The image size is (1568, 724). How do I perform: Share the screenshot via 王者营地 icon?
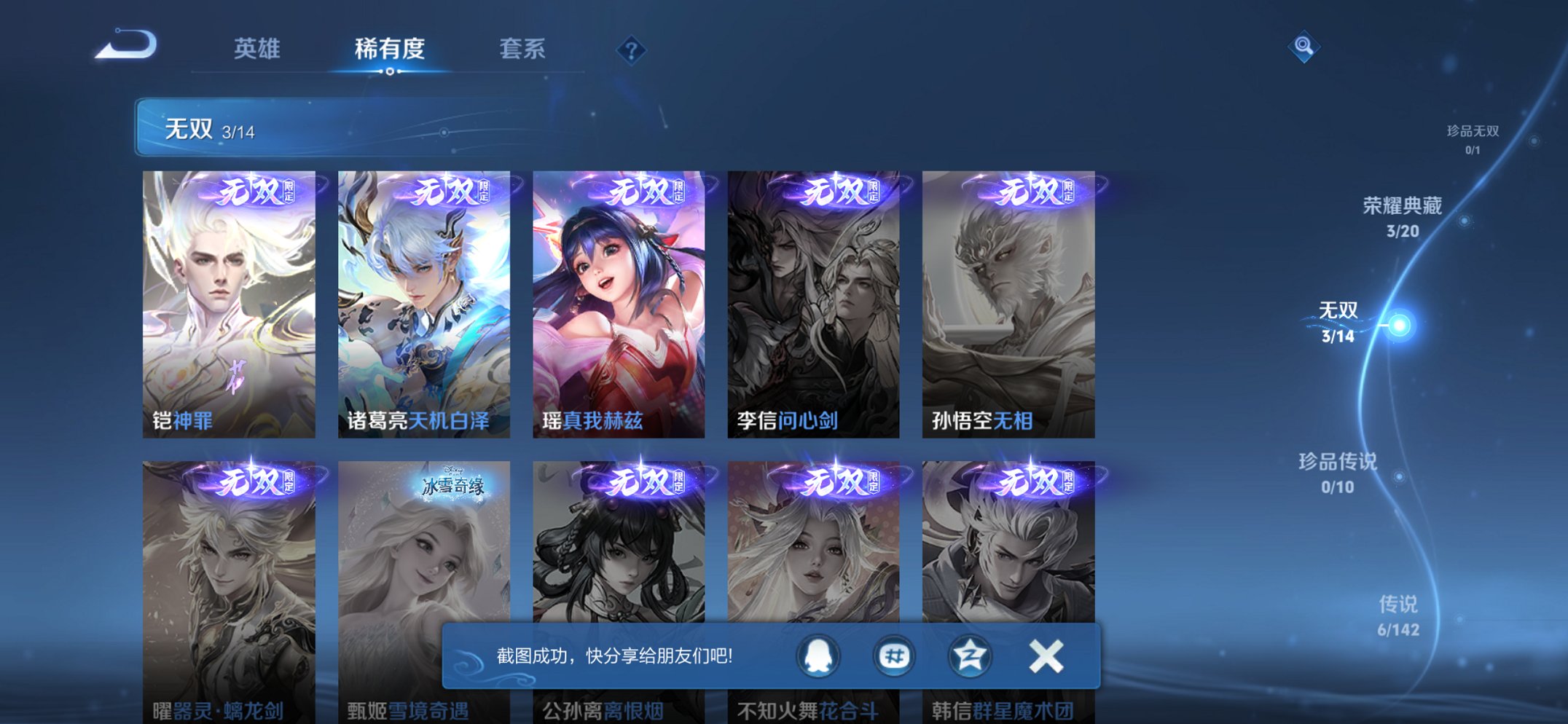click(895, 656)
